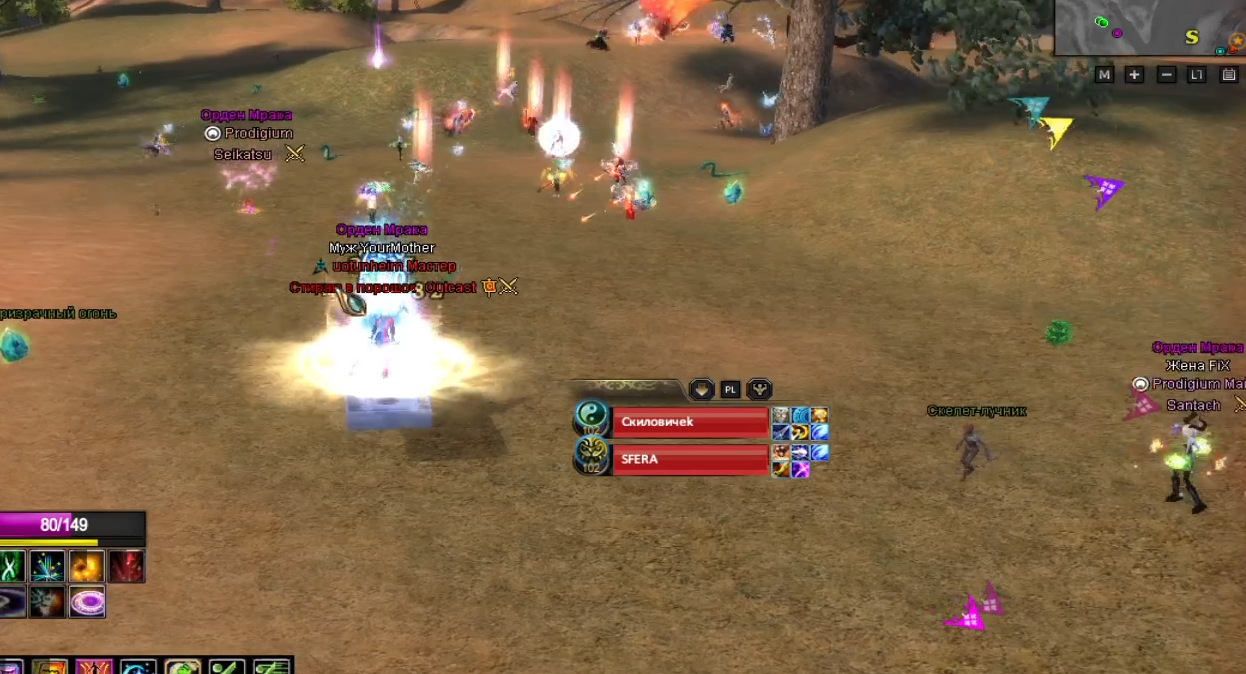
Task: Click the purple magic circle buff icon
Action: point(87,602)
